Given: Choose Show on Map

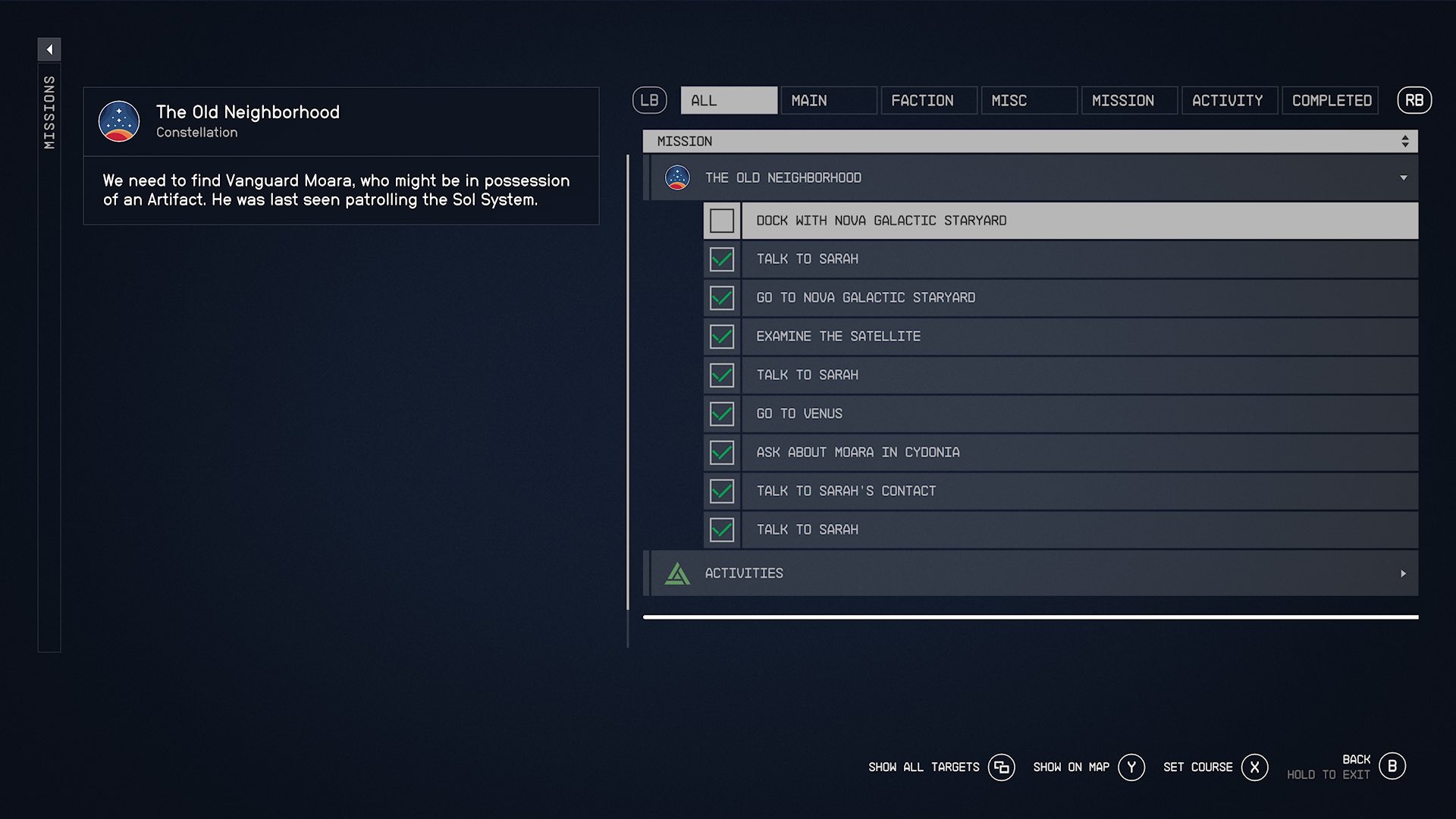Looking at the screenshot, I should pyautogui.click(x=1131, y=767).
